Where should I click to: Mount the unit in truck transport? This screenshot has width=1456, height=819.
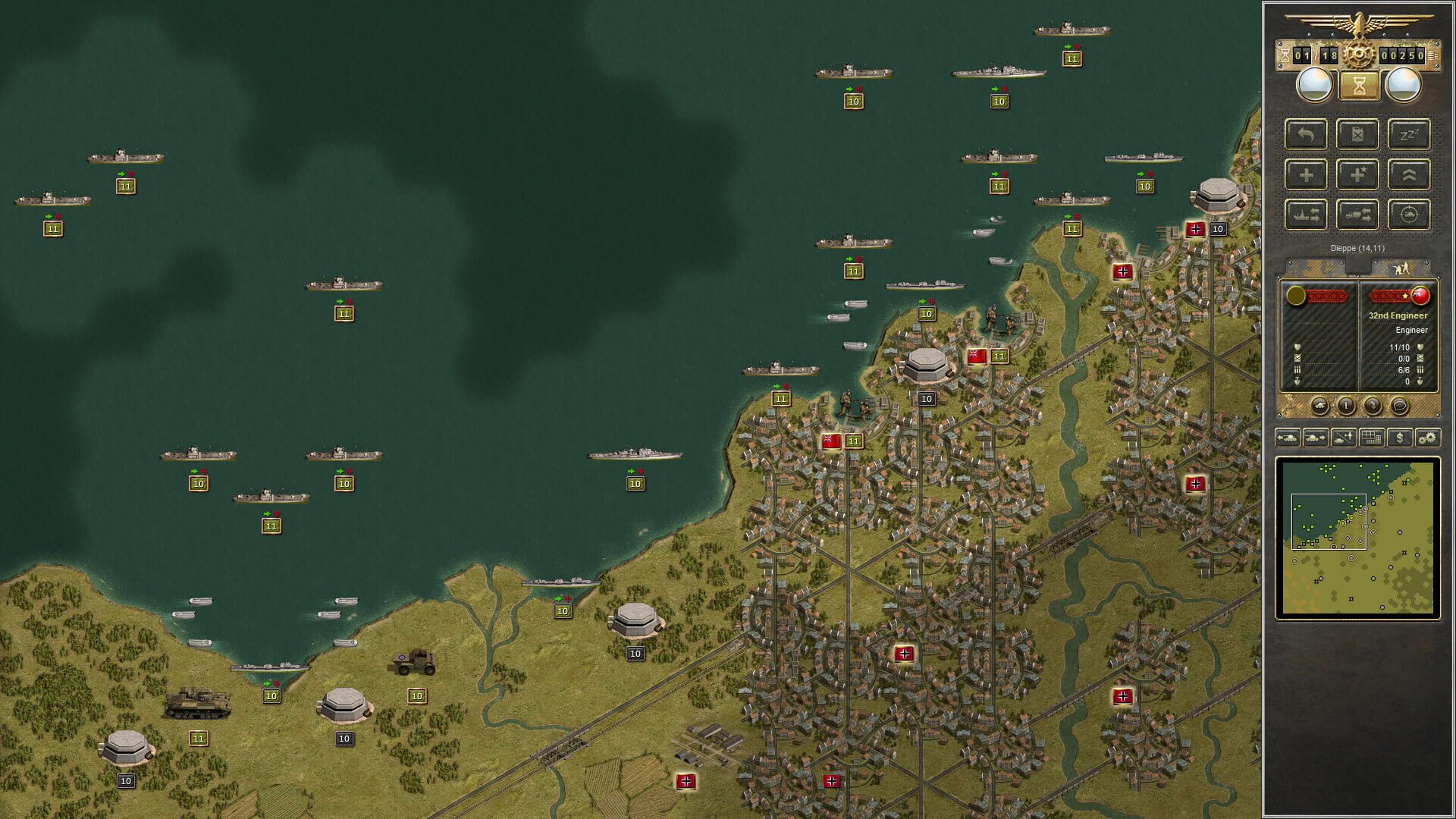1358,215
